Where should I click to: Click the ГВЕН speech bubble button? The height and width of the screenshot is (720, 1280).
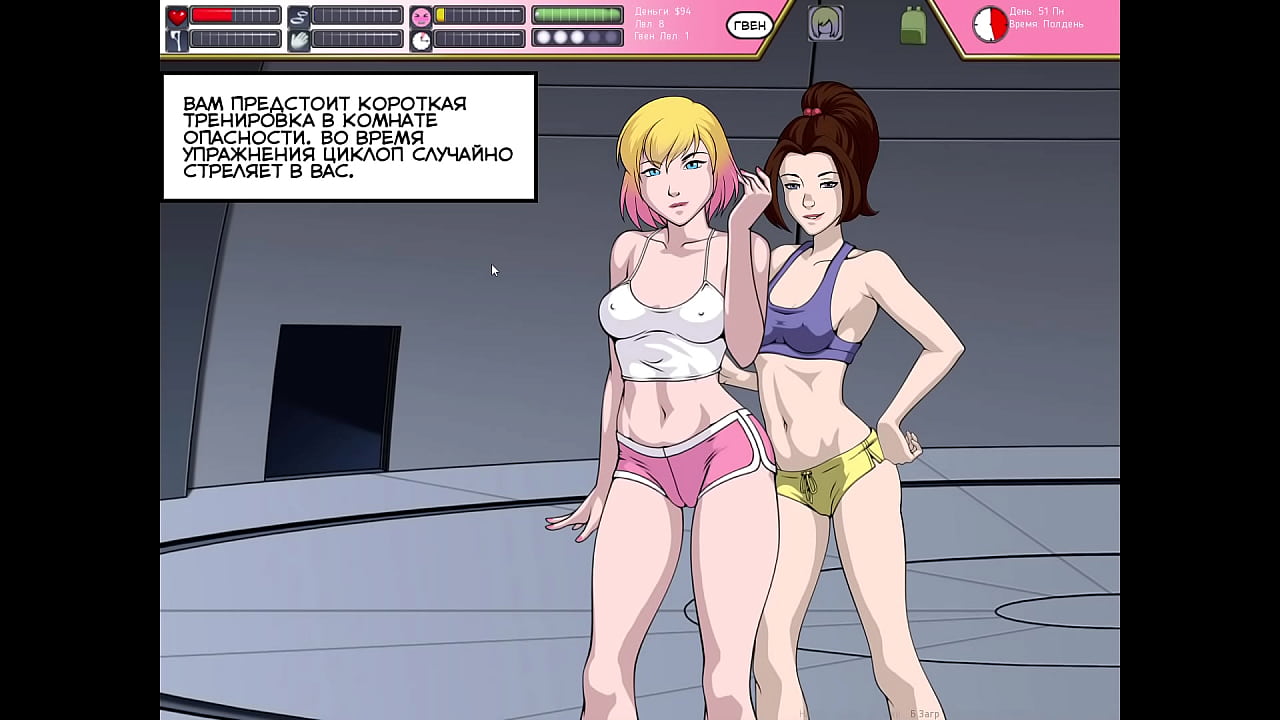[749, 26]
